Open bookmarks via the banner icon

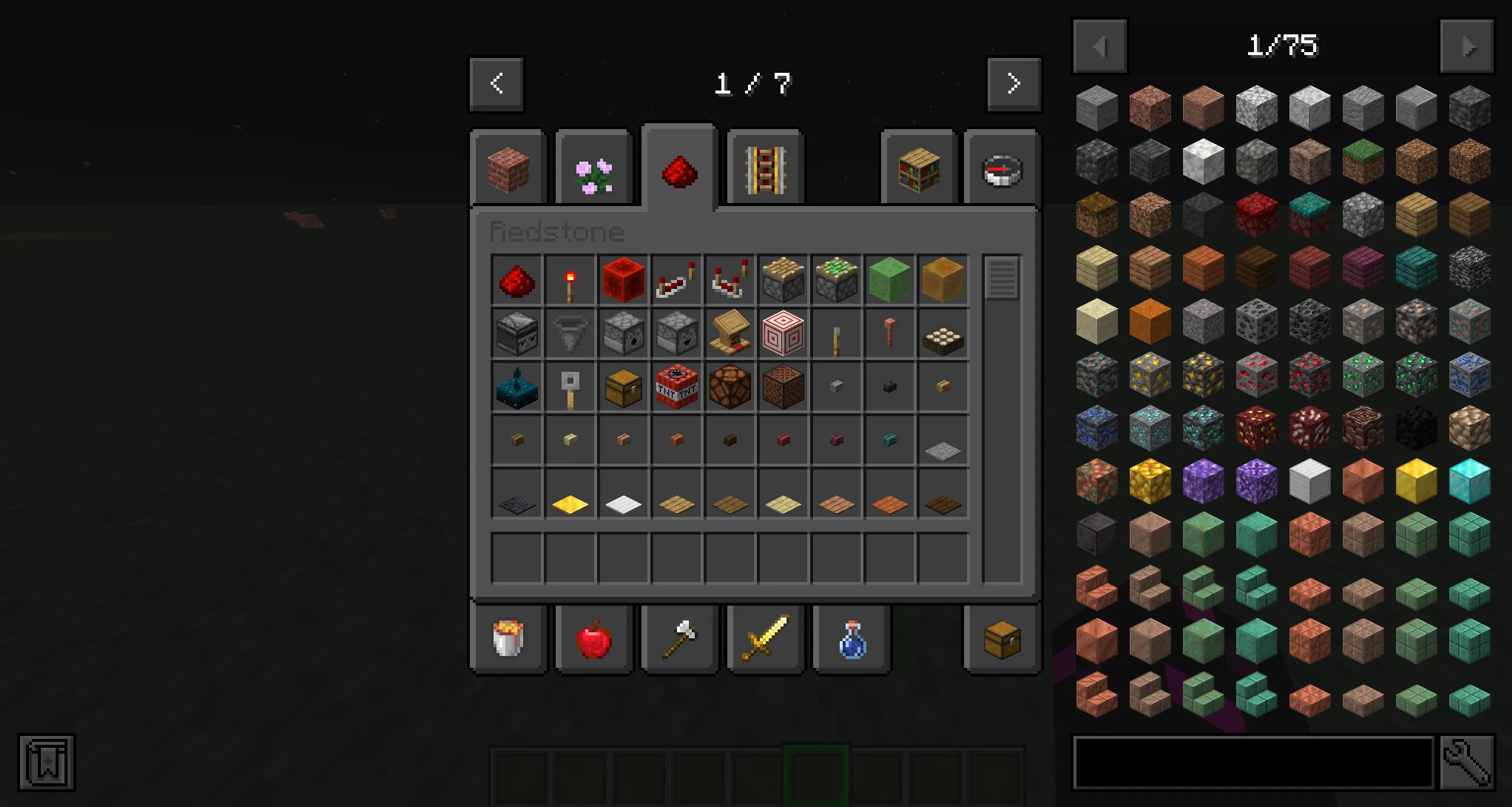47,763
